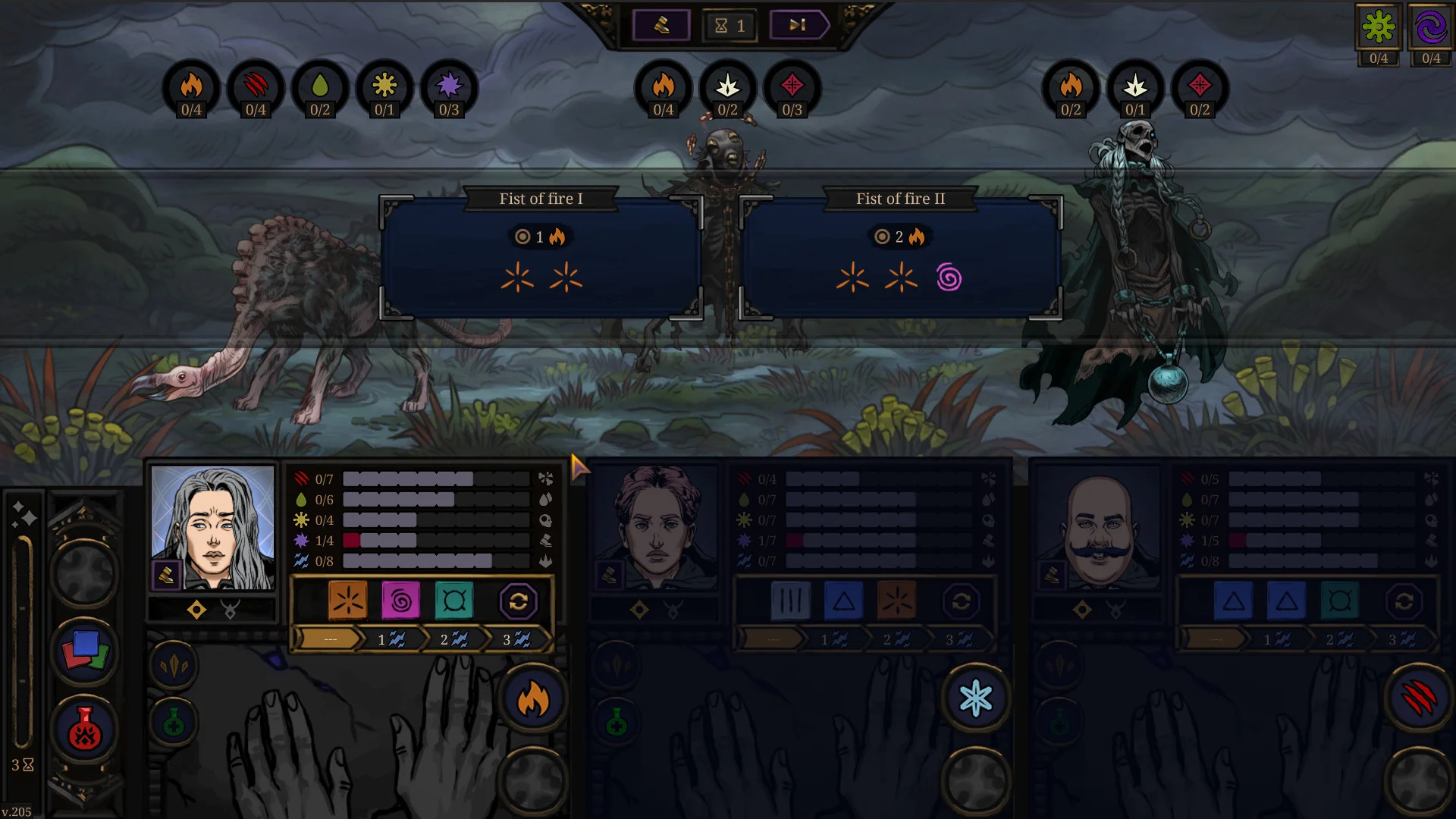
Task: Select the bald mustached hero portrait
Action: coord(1099,527)
